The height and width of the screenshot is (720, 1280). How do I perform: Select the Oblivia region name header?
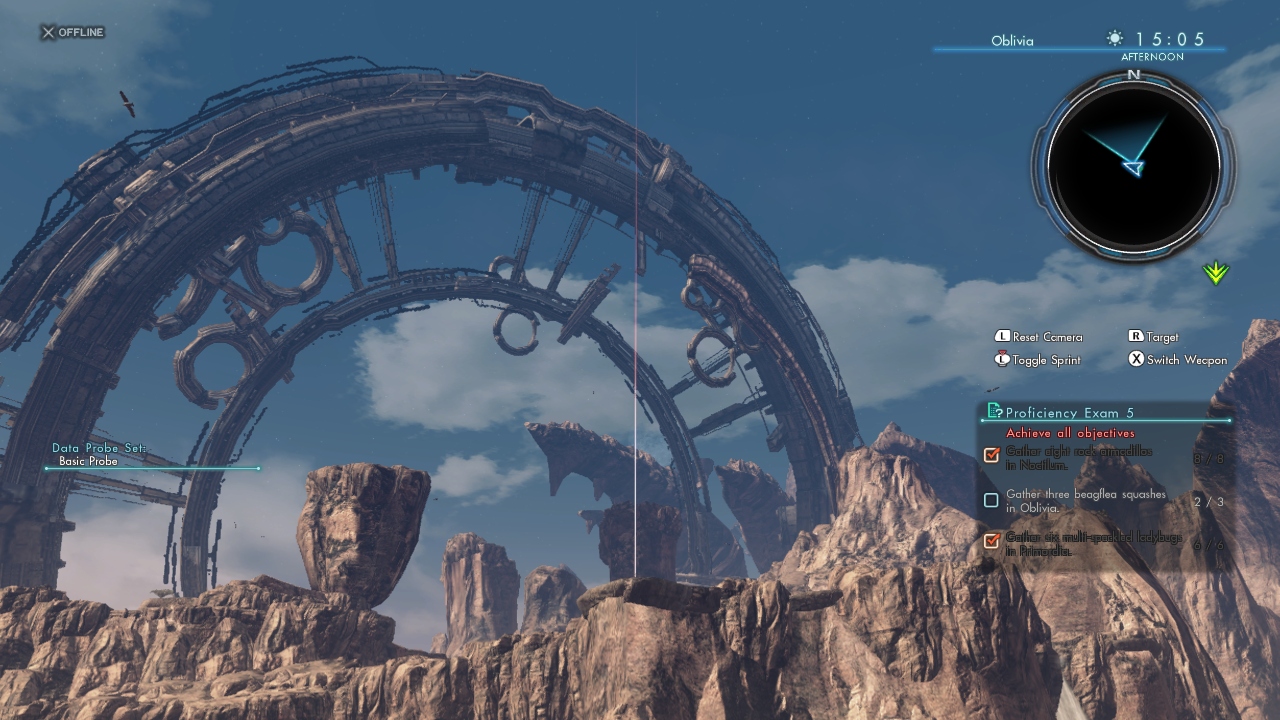pyautogui.click(x=1012, y=41)
